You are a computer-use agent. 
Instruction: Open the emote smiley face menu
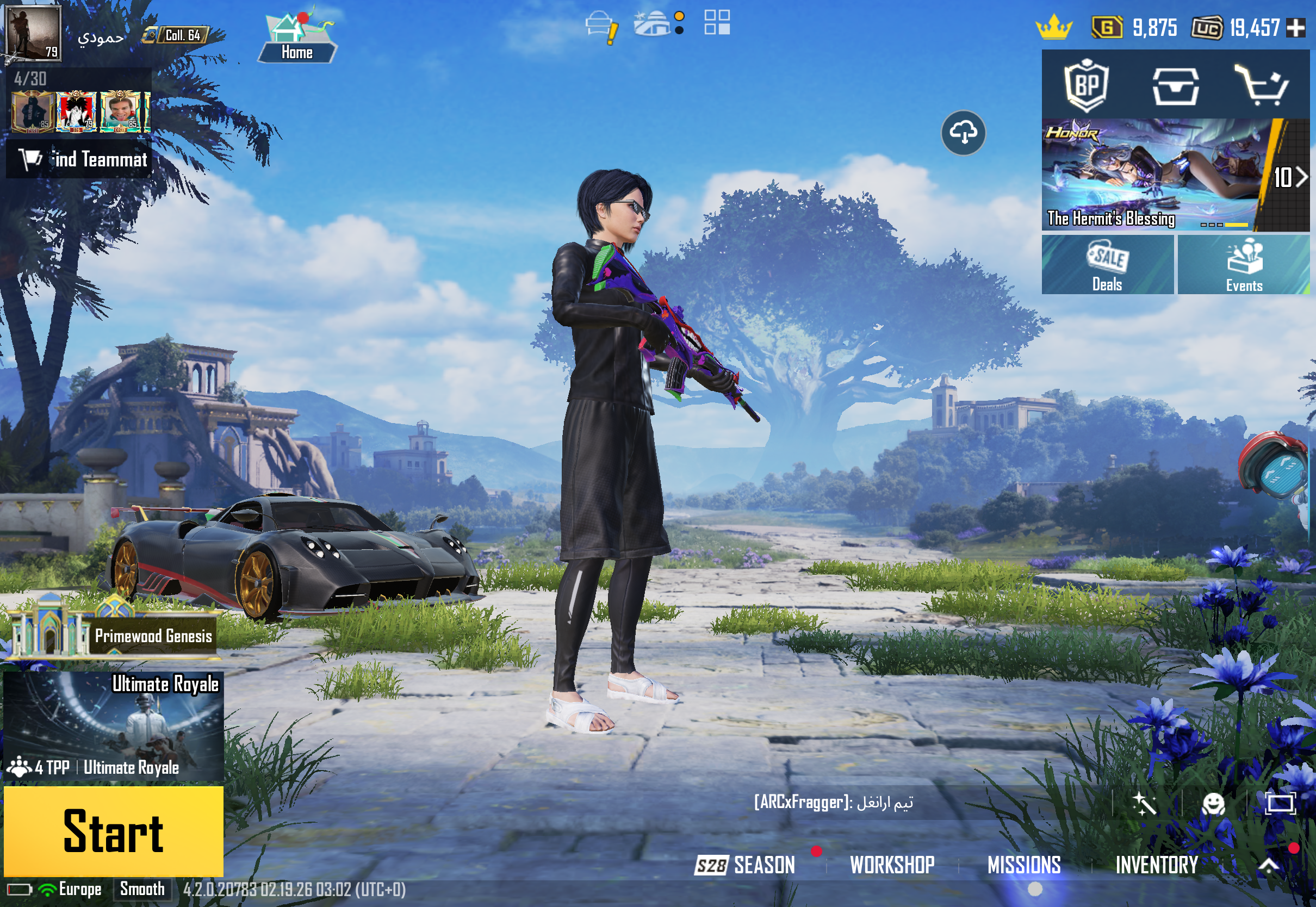(1213, 804)
